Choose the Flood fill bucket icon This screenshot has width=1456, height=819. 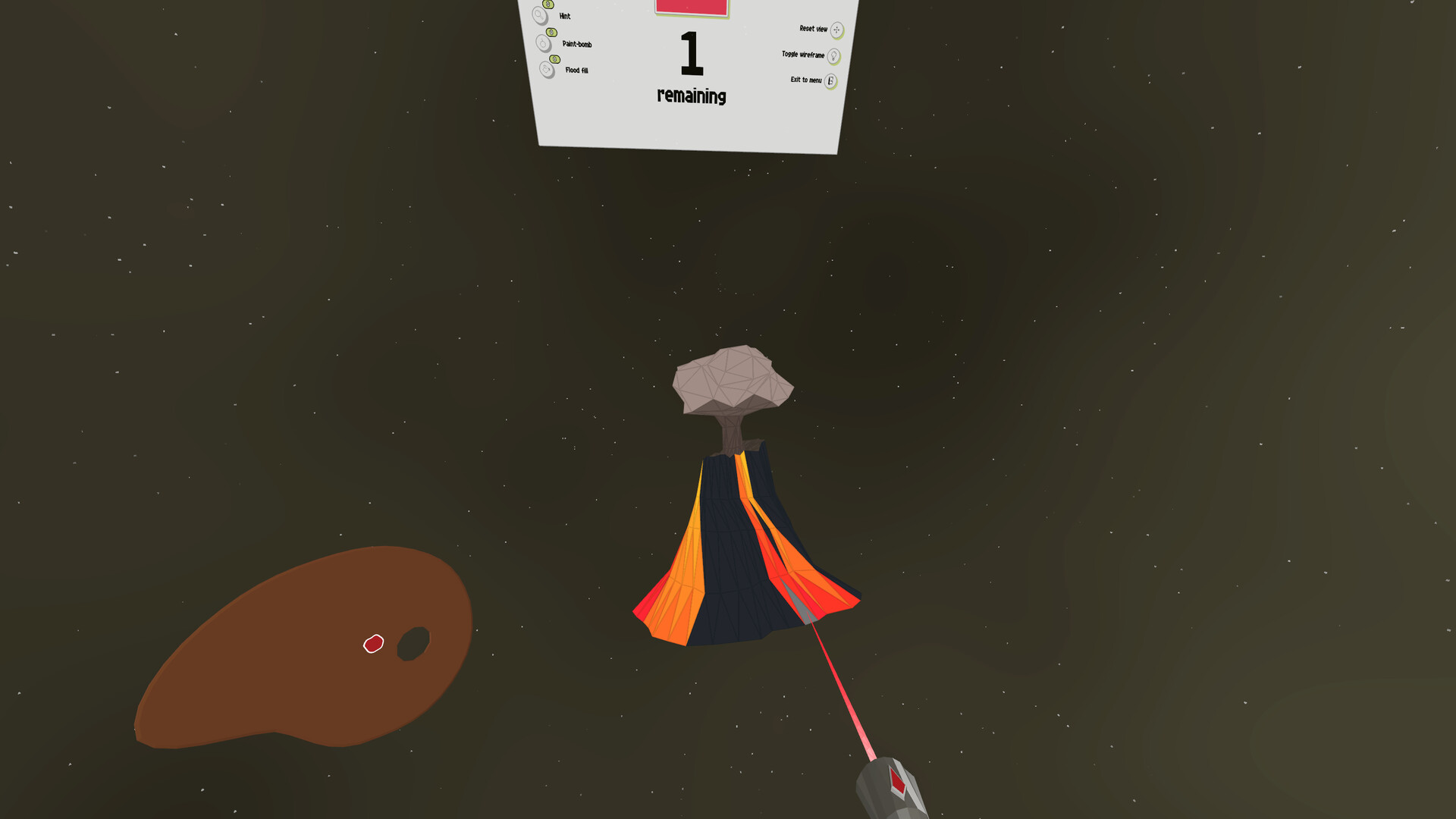[546, 71]
